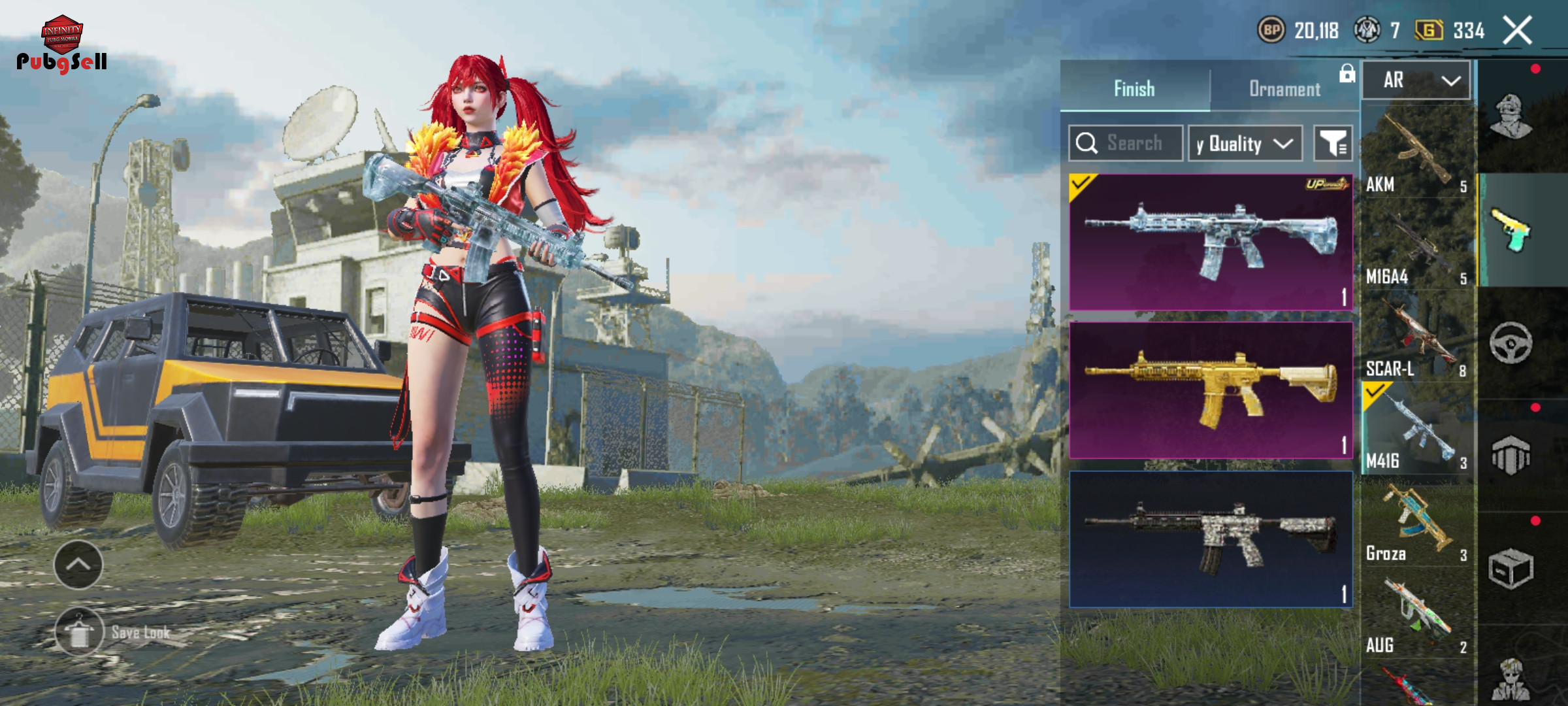Open the filter funnel button
1568x706 pixels.
1333,143
